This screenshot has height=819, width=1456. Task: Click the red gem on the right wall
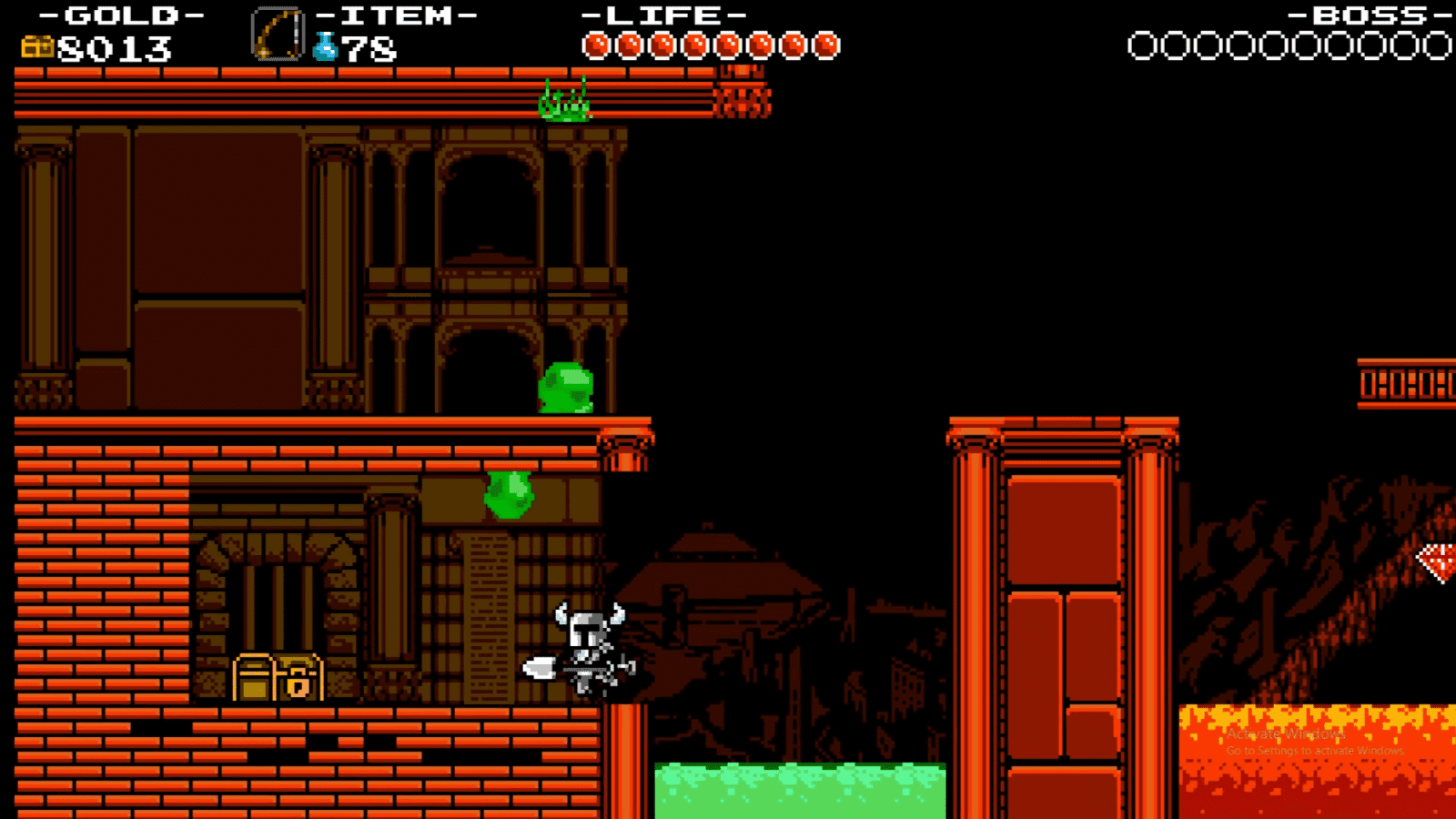tap(1438, 561)
